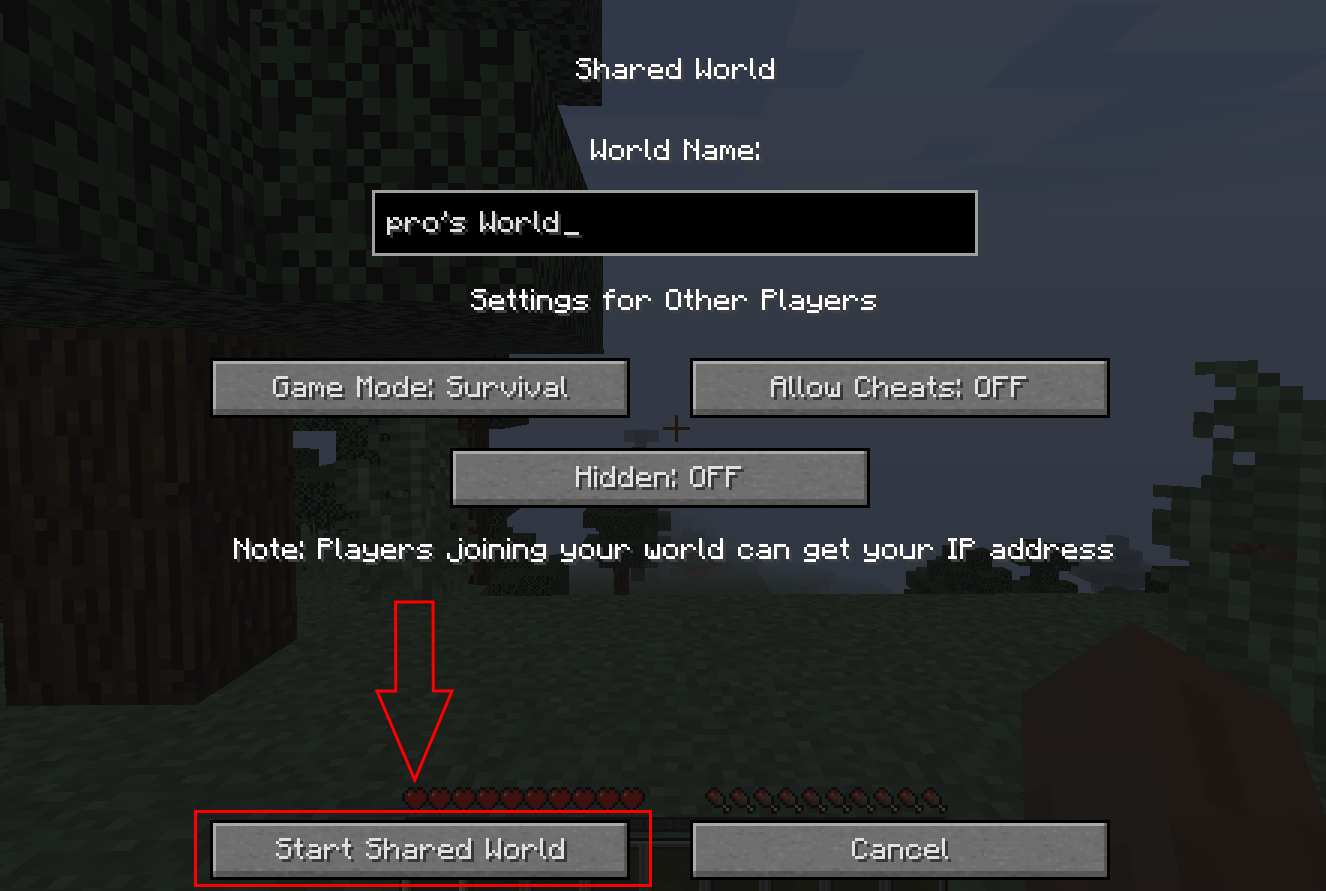
Task: Toggle Allow Cheats from OFF to ON
Action: [898, 387]
